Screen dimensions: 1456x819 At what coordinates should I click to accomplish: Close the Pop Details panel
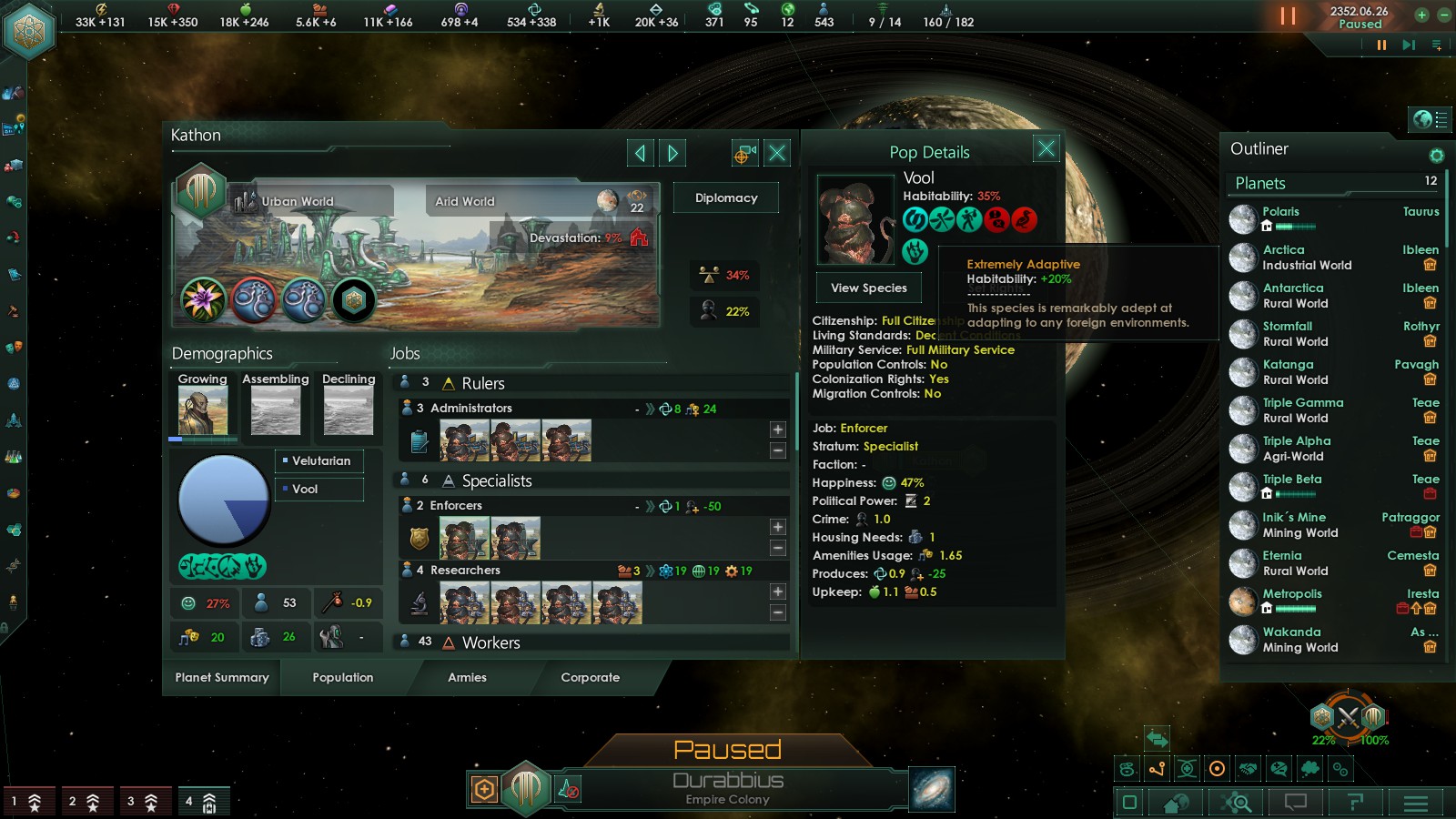point(1046,148)
